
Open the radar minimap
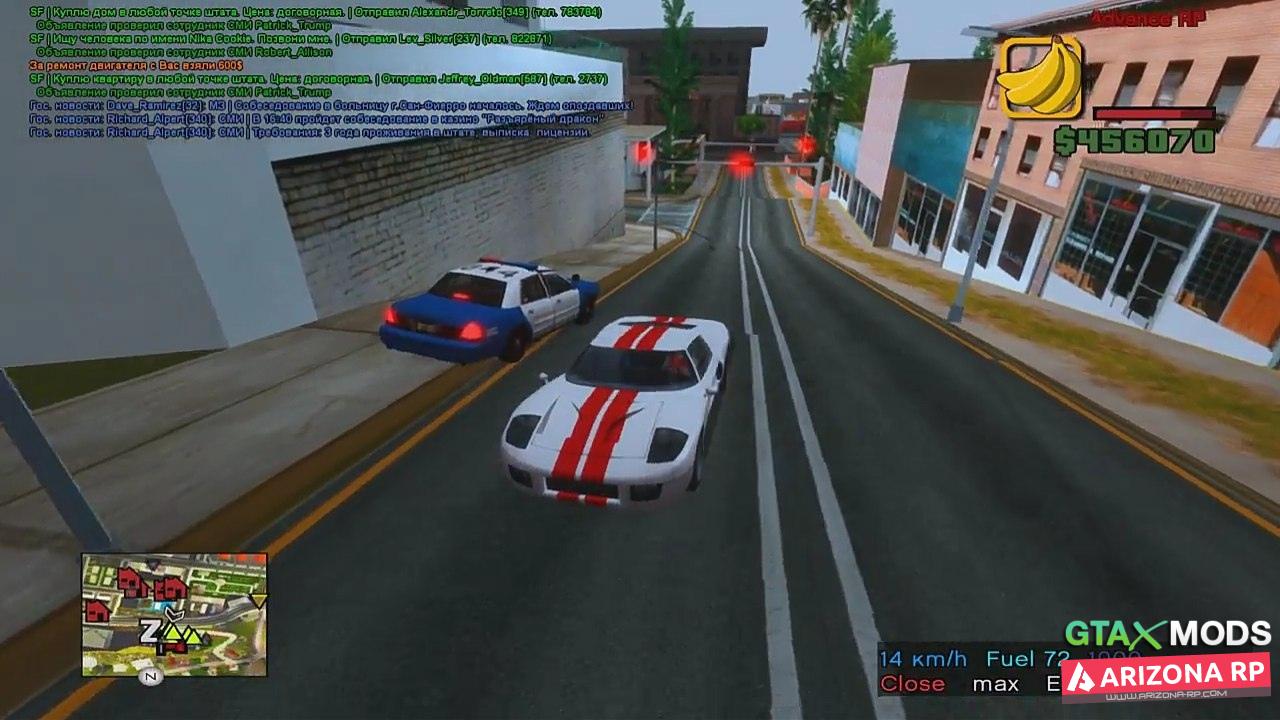[x=174, y=614]
